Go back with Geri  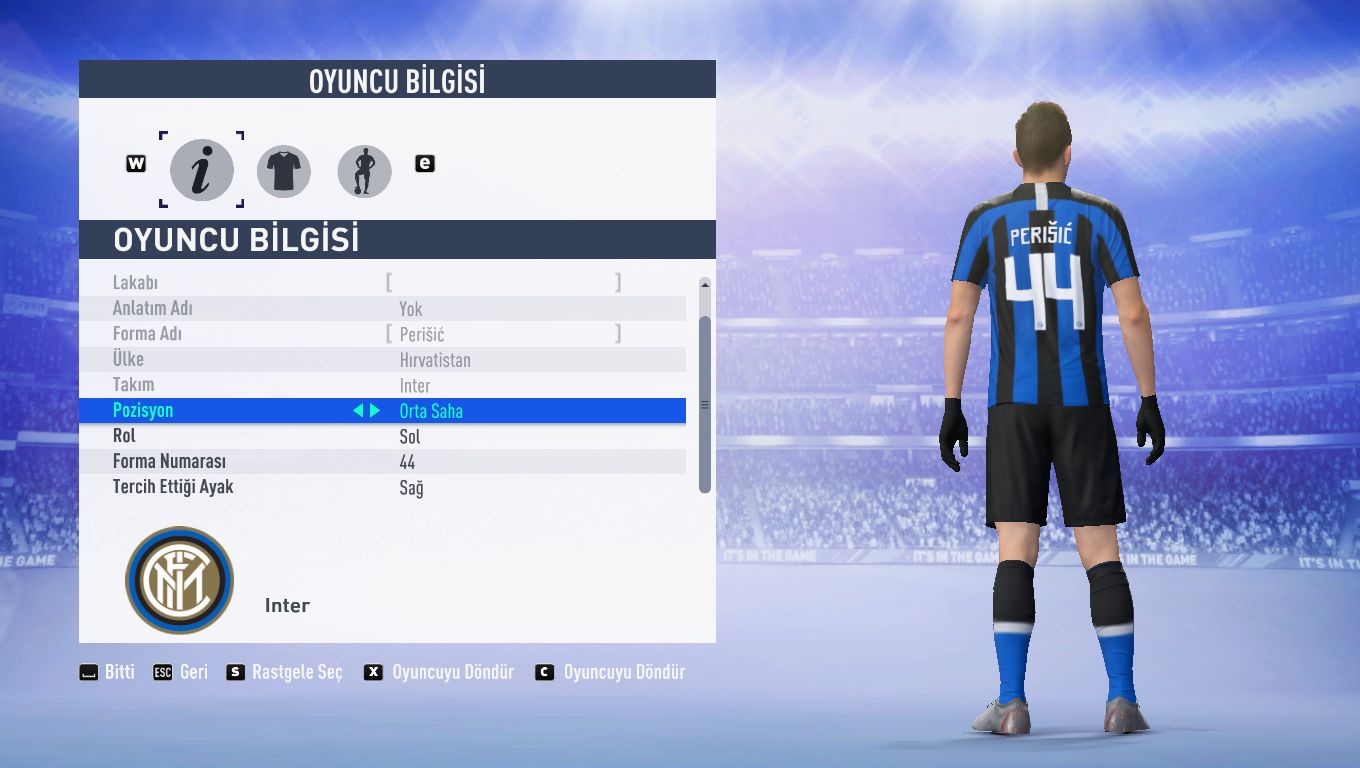[x=181, y=672]
